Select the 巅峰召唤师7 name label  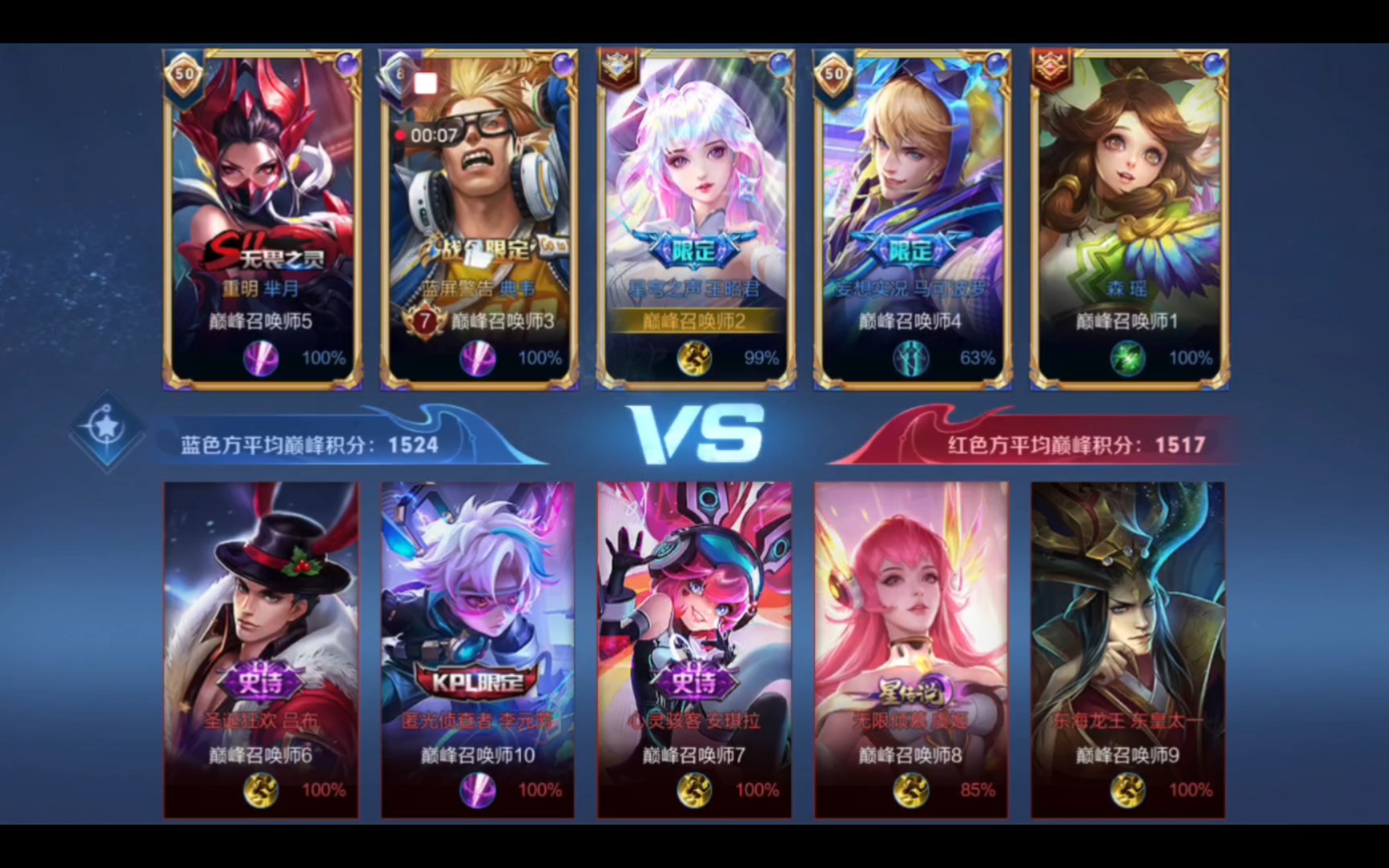694,755
